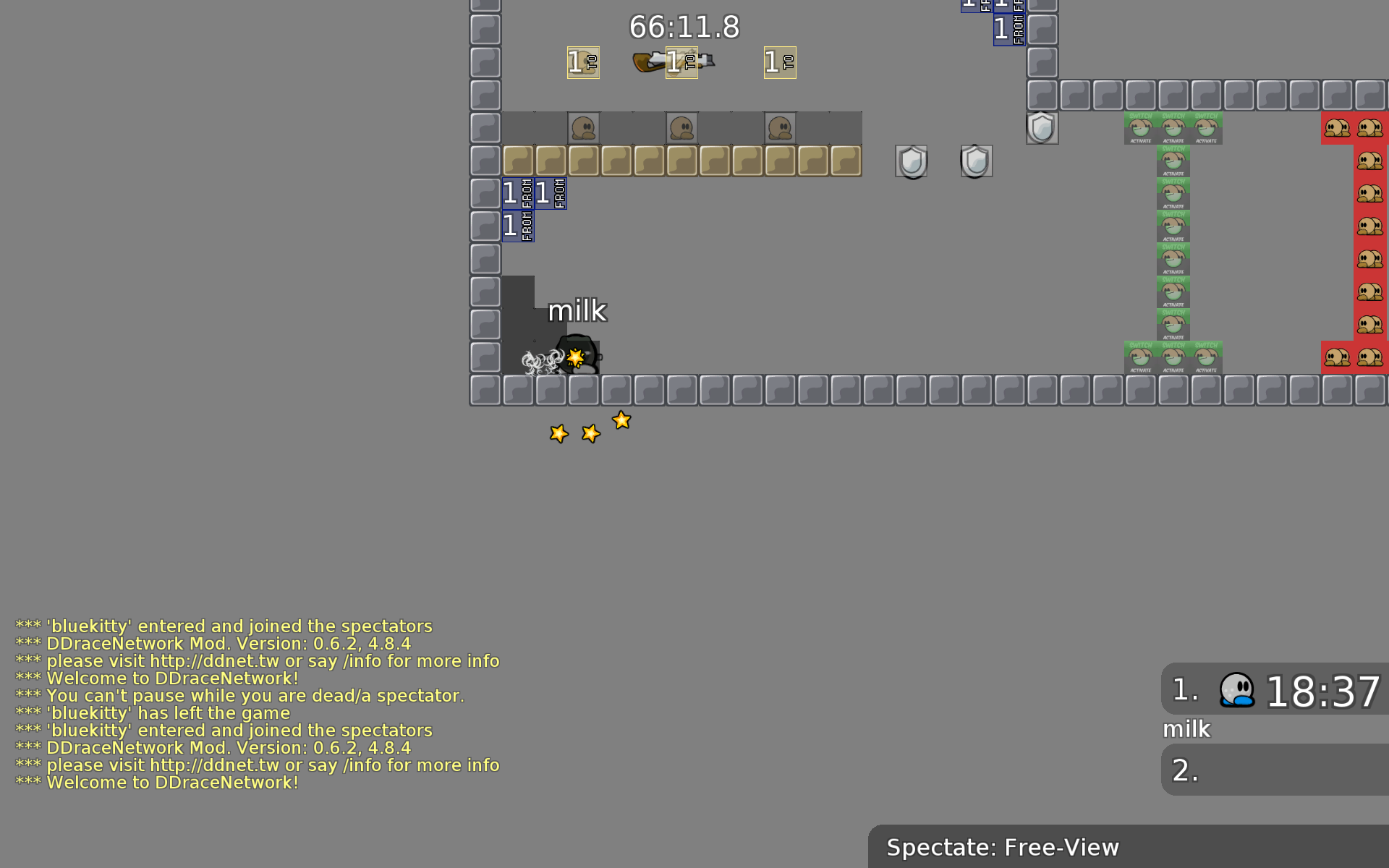The width and height of the screenshot is (1389, 868).
Task: Toggle a SWITCH in the vertical column
Action: point(1173,226)
